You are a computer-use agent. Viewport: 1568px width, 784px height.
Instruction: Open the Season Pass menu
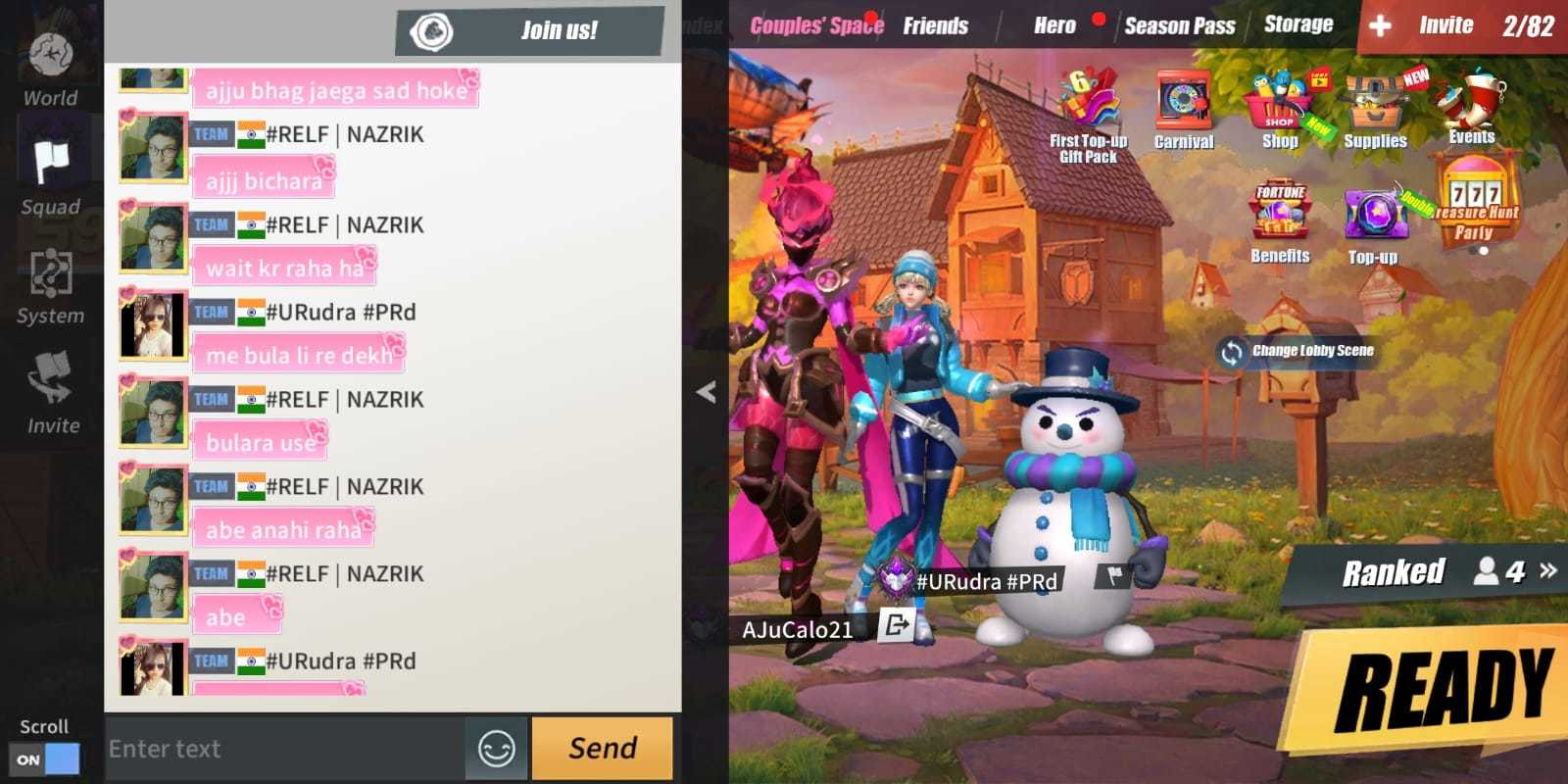[1179, 25]
